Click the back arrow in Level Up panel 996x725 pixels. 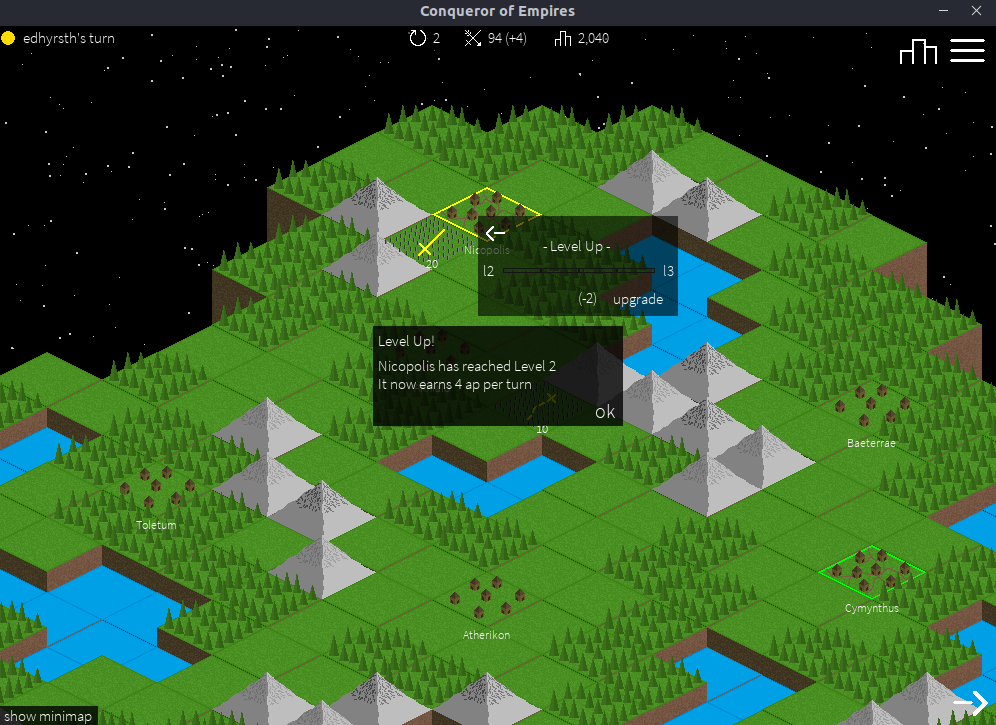(x=495, y=233)
